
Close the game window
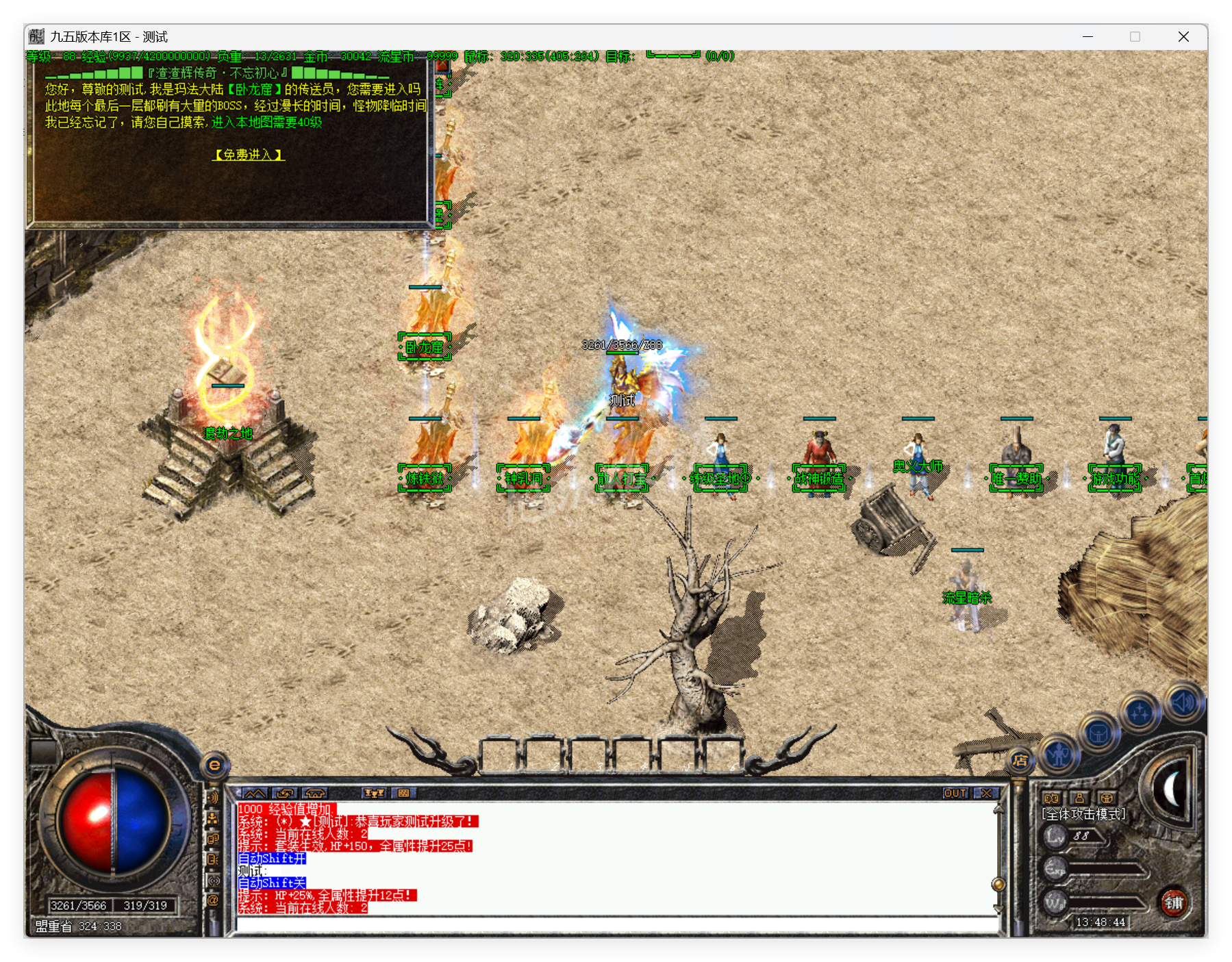click(1183, 37)
